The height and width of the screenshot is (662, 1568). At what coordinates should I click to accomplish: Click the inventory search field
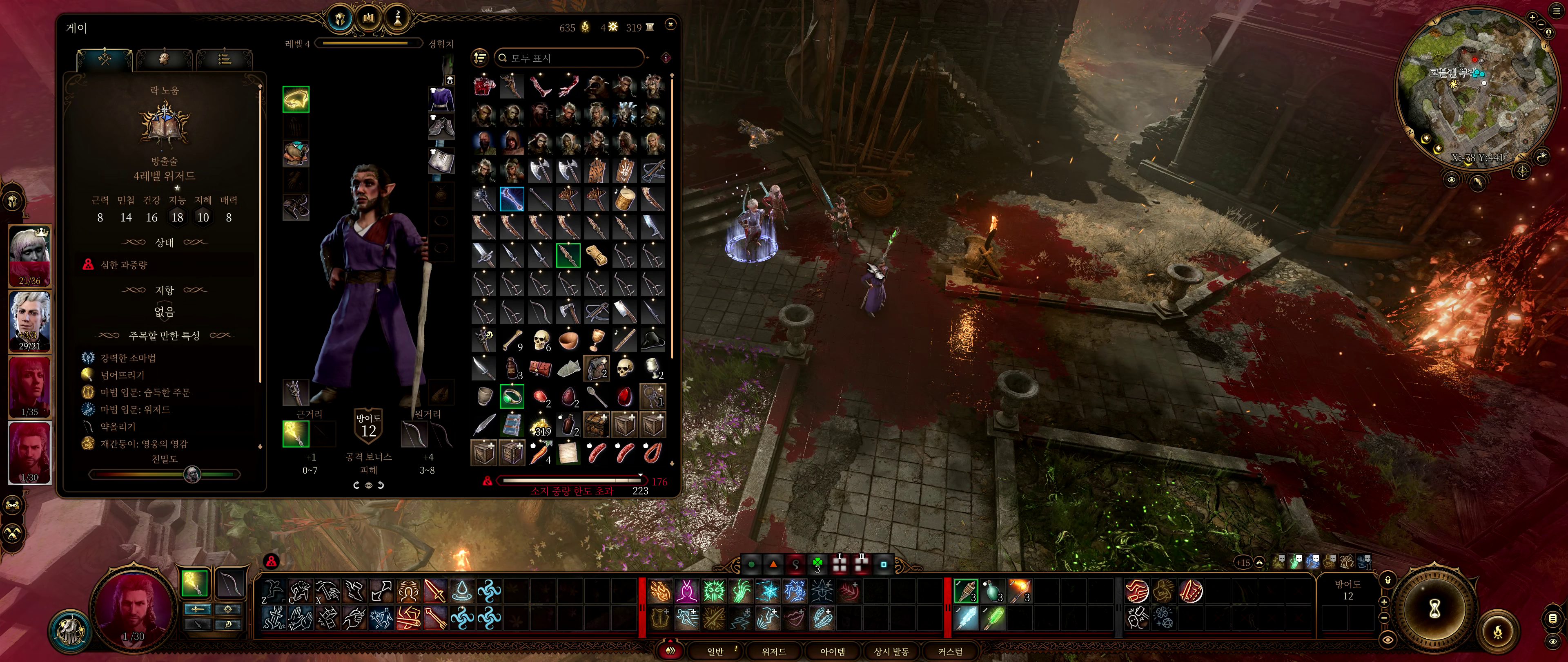(x=569, y=58)
